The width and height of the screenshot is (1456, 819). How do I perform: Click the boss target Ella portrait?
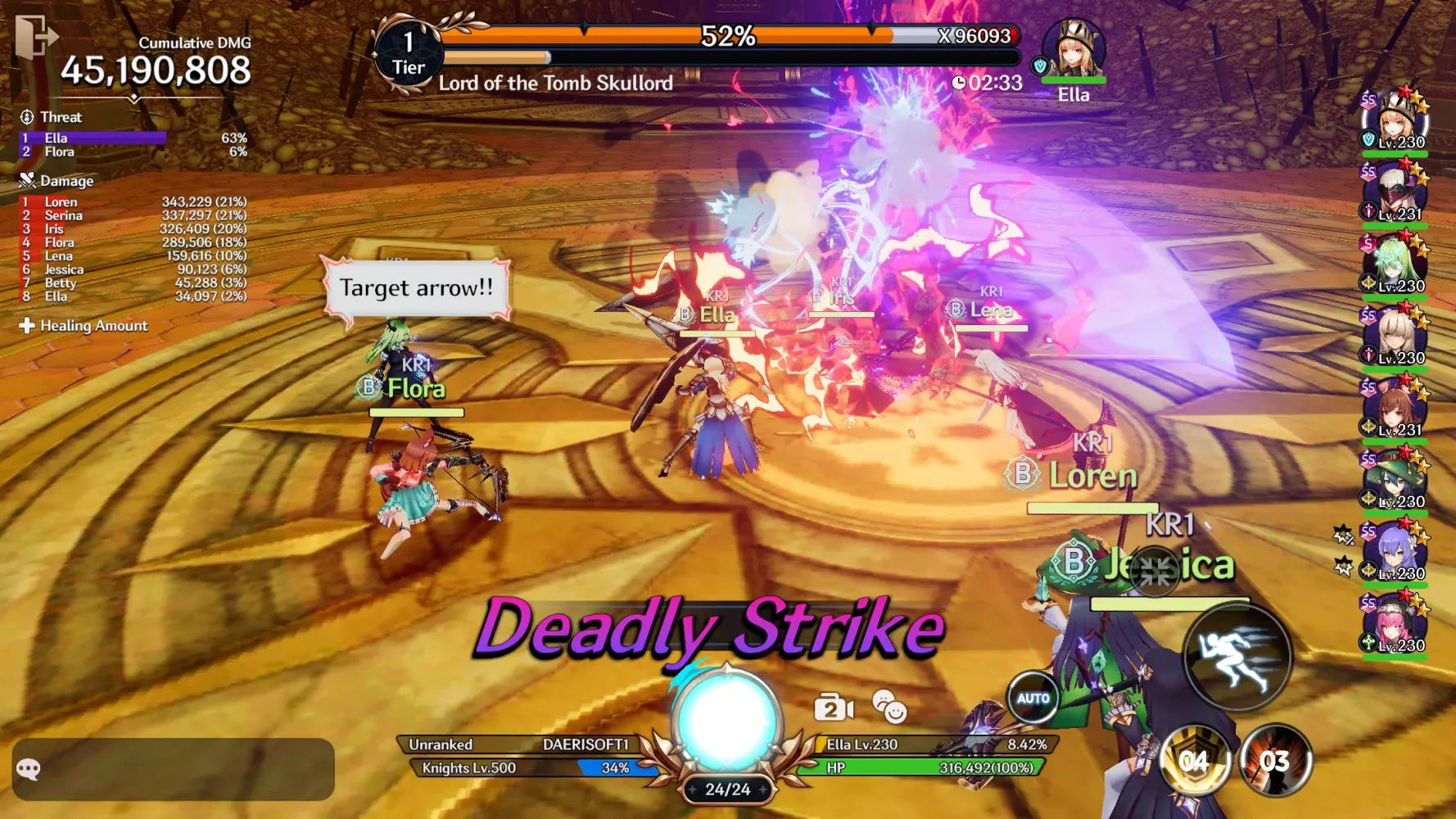[x=1074, y=51]
